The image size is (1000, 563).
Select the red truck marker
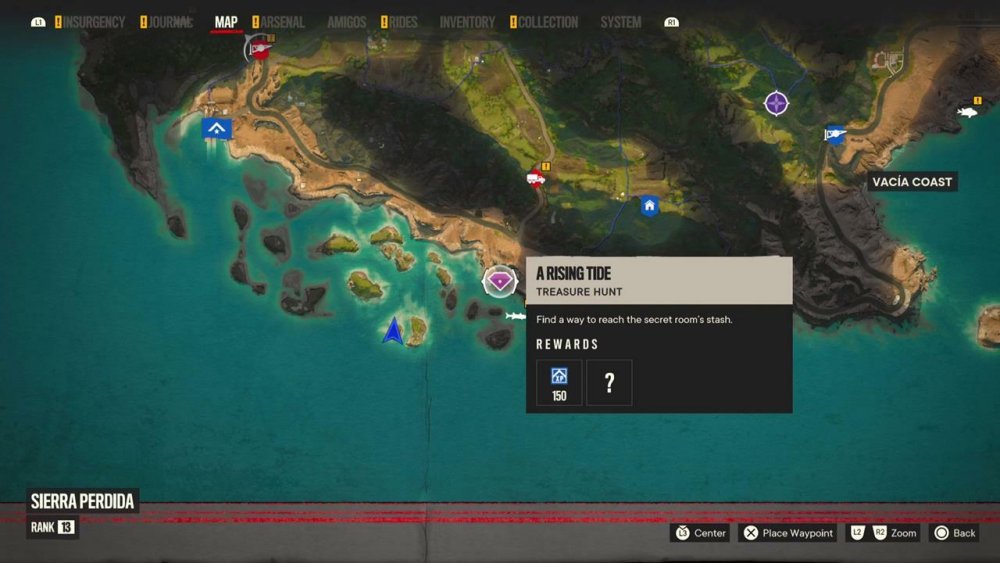[536, 179]
